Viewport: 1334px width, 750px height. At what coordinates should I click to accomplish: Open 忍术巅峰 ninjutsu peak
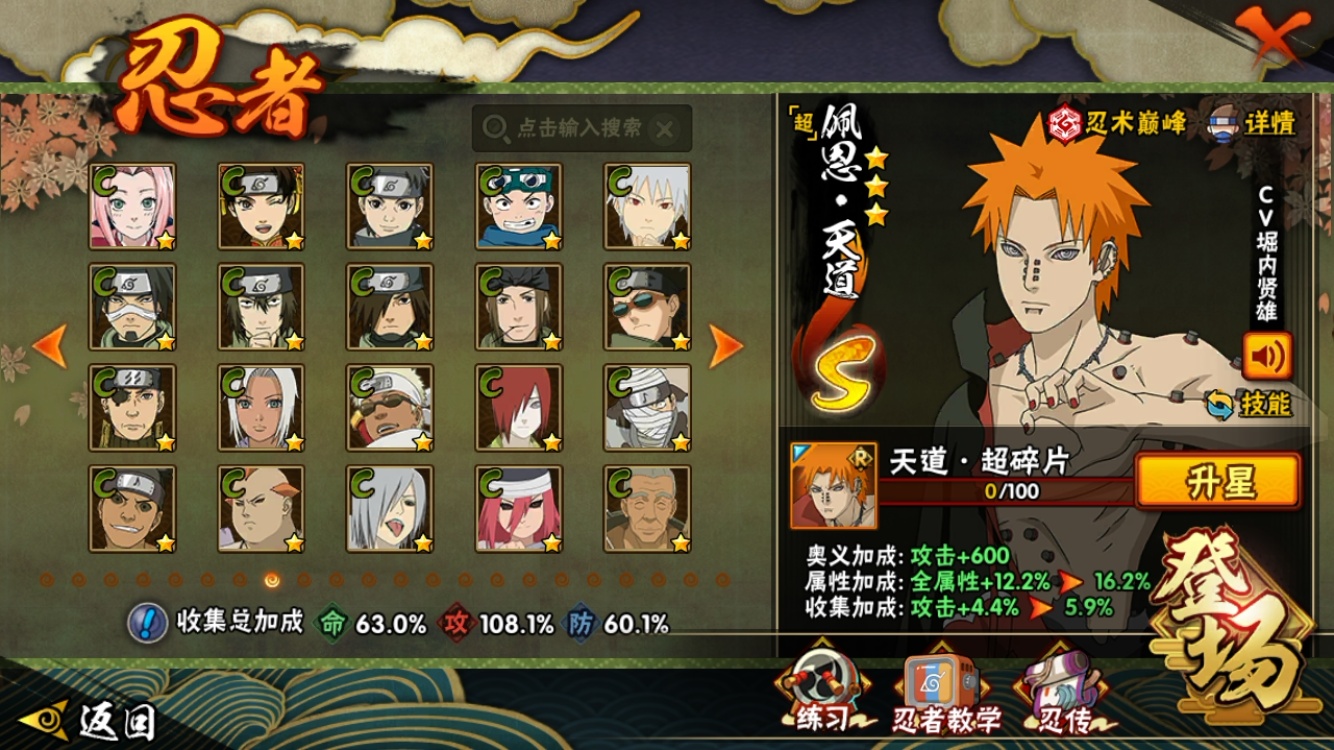[x=1118, y=123]
